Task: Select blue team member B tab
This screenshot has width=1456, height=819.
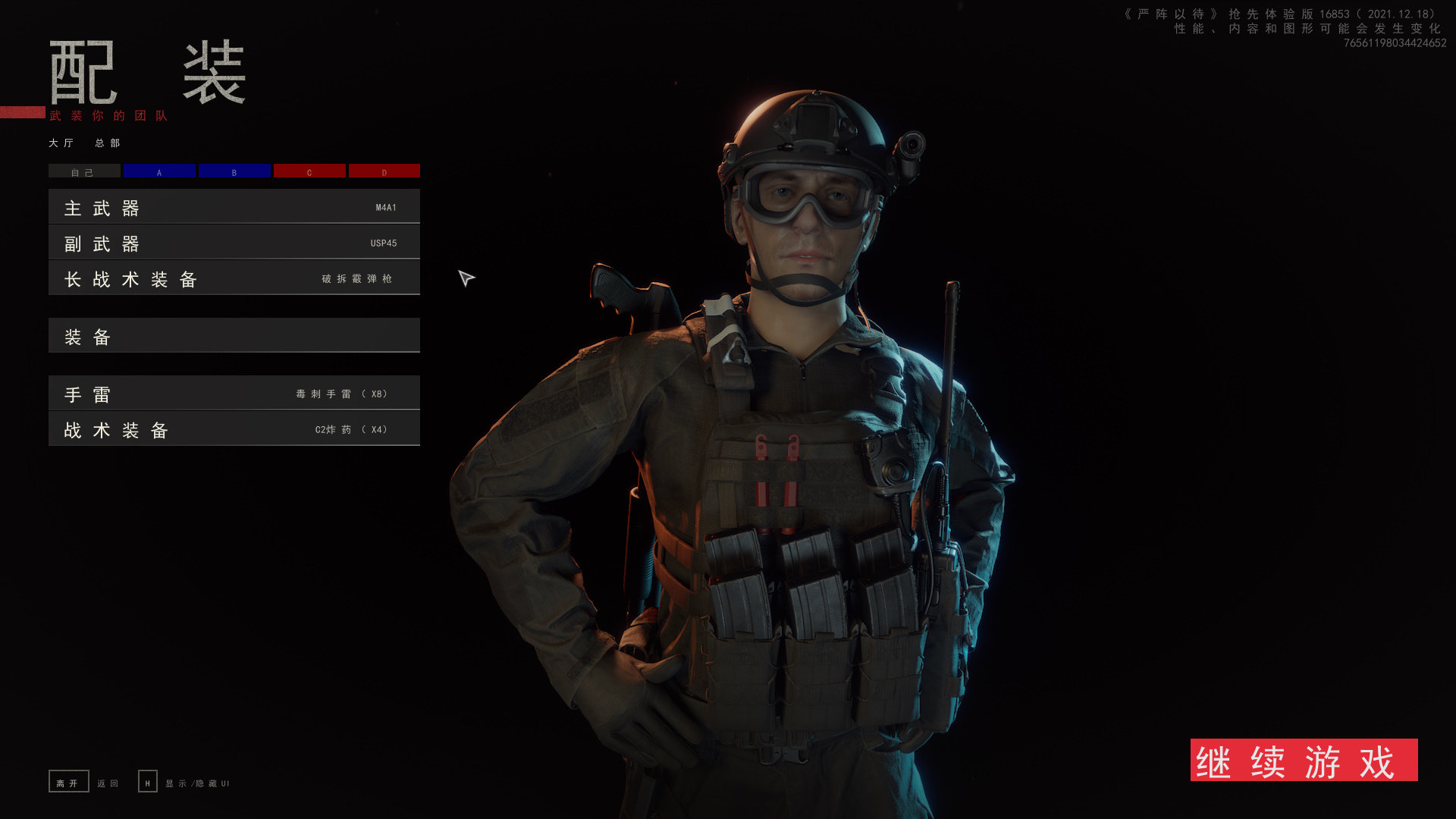Action: point(234,171)
